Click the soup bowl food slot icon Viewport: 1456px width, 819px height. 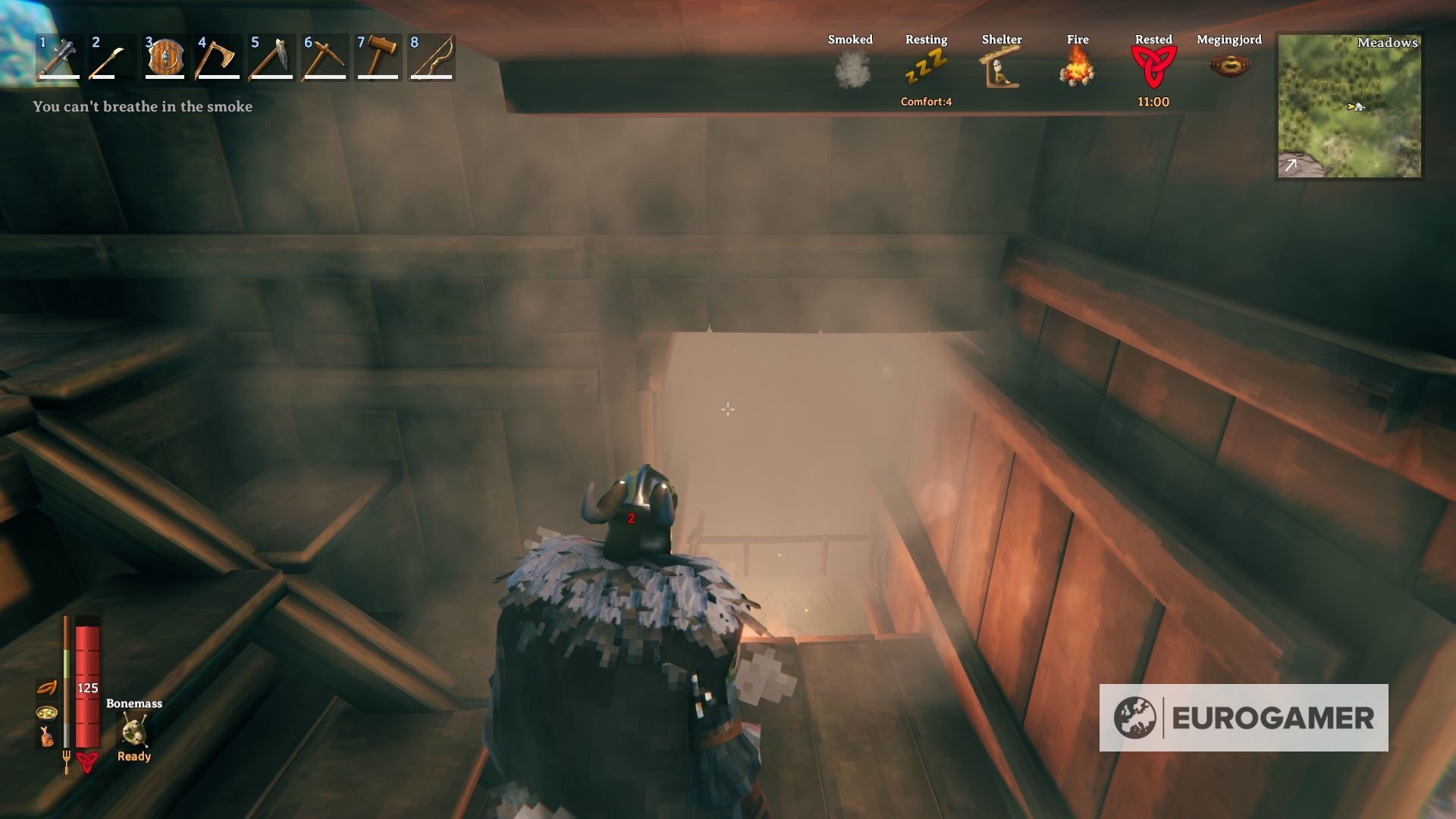coord(46,714)
